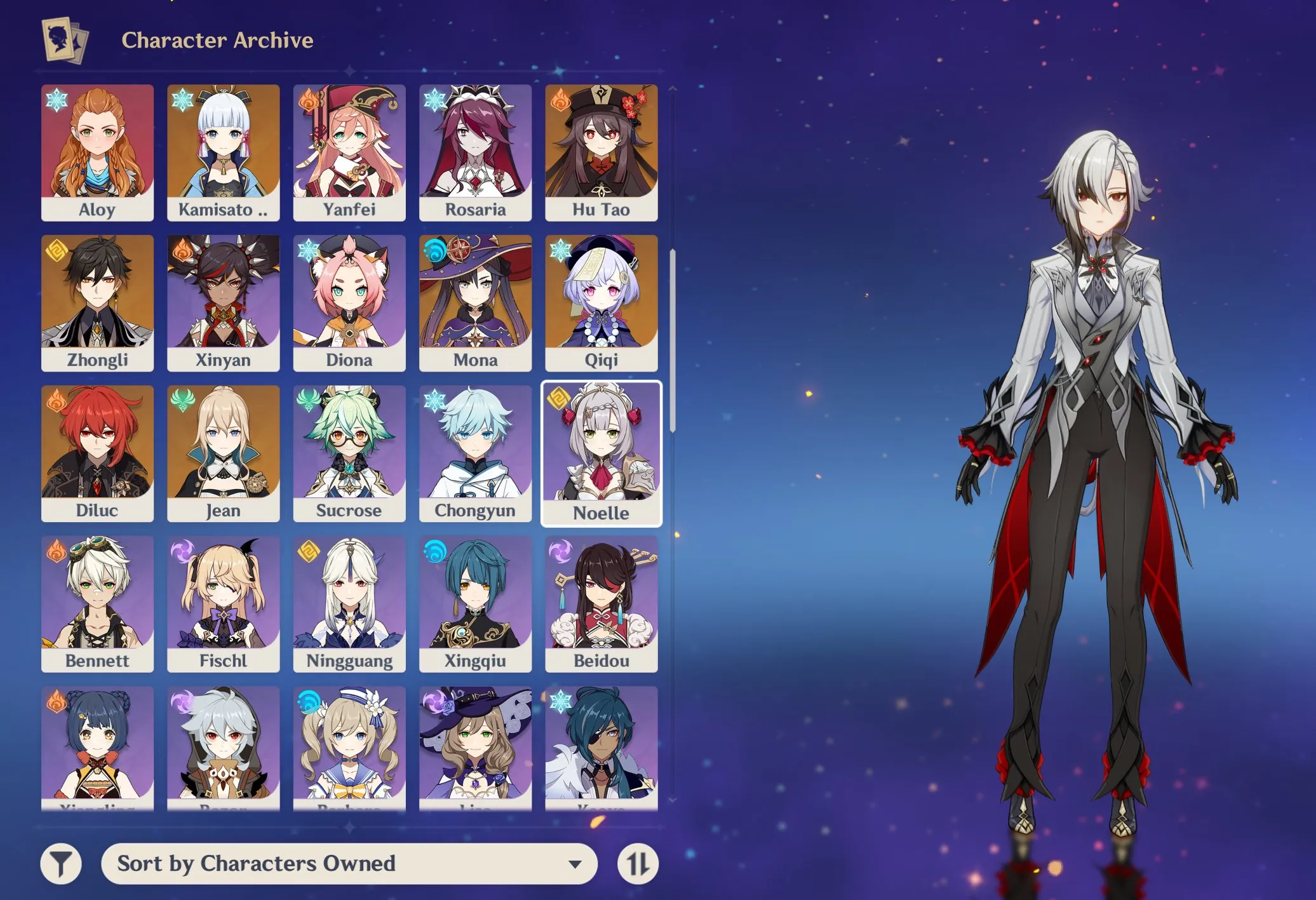Click the Geo icon on Ningguang's card
This screenshot has height=900, width=1316.
[x=309, y=551]
